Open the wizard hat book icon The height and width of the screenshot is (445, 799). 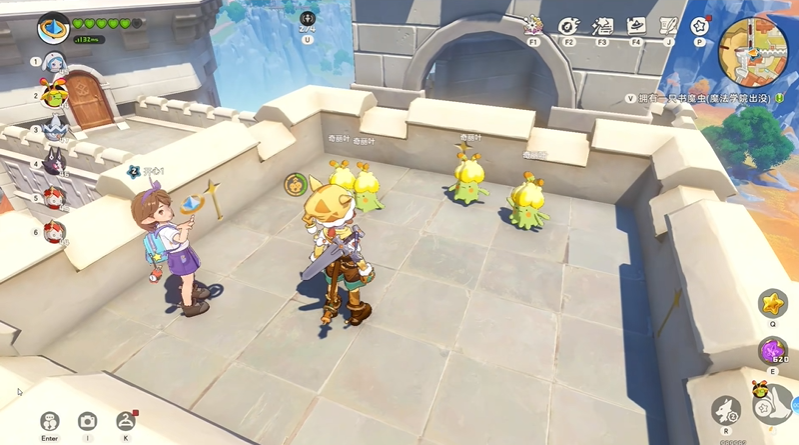pyautogui.click(x=636, y=26)
